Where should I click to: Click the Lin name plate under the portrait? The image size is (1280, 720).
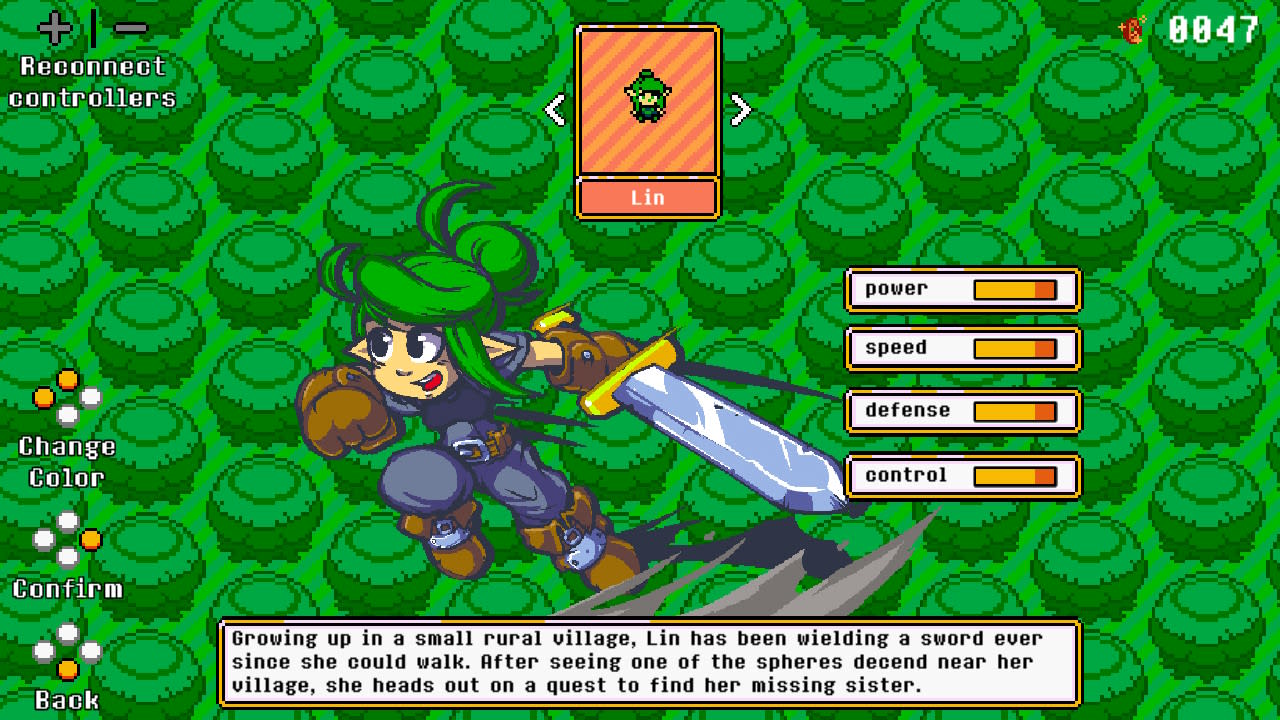[x=647, y=197]
